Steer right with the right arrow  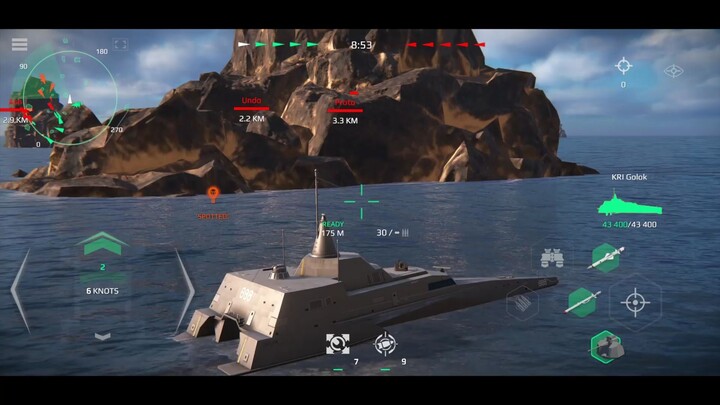[184, 290]
